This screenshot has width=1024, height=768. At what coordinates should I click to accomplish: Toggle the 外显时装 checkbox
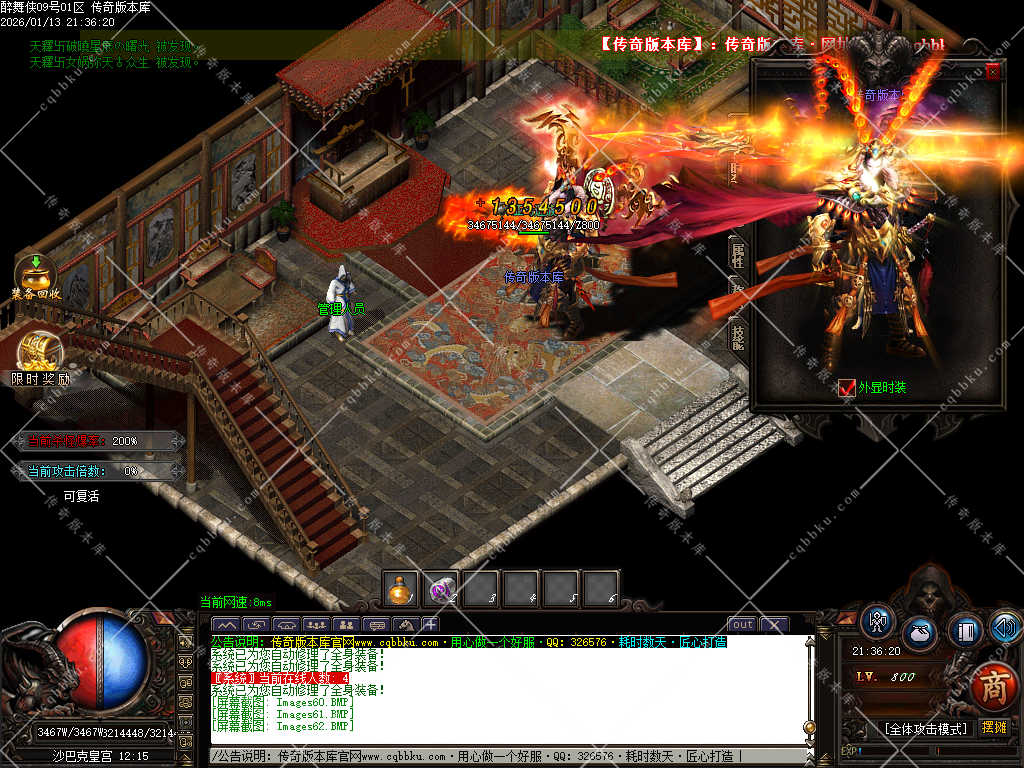(847, 388)
